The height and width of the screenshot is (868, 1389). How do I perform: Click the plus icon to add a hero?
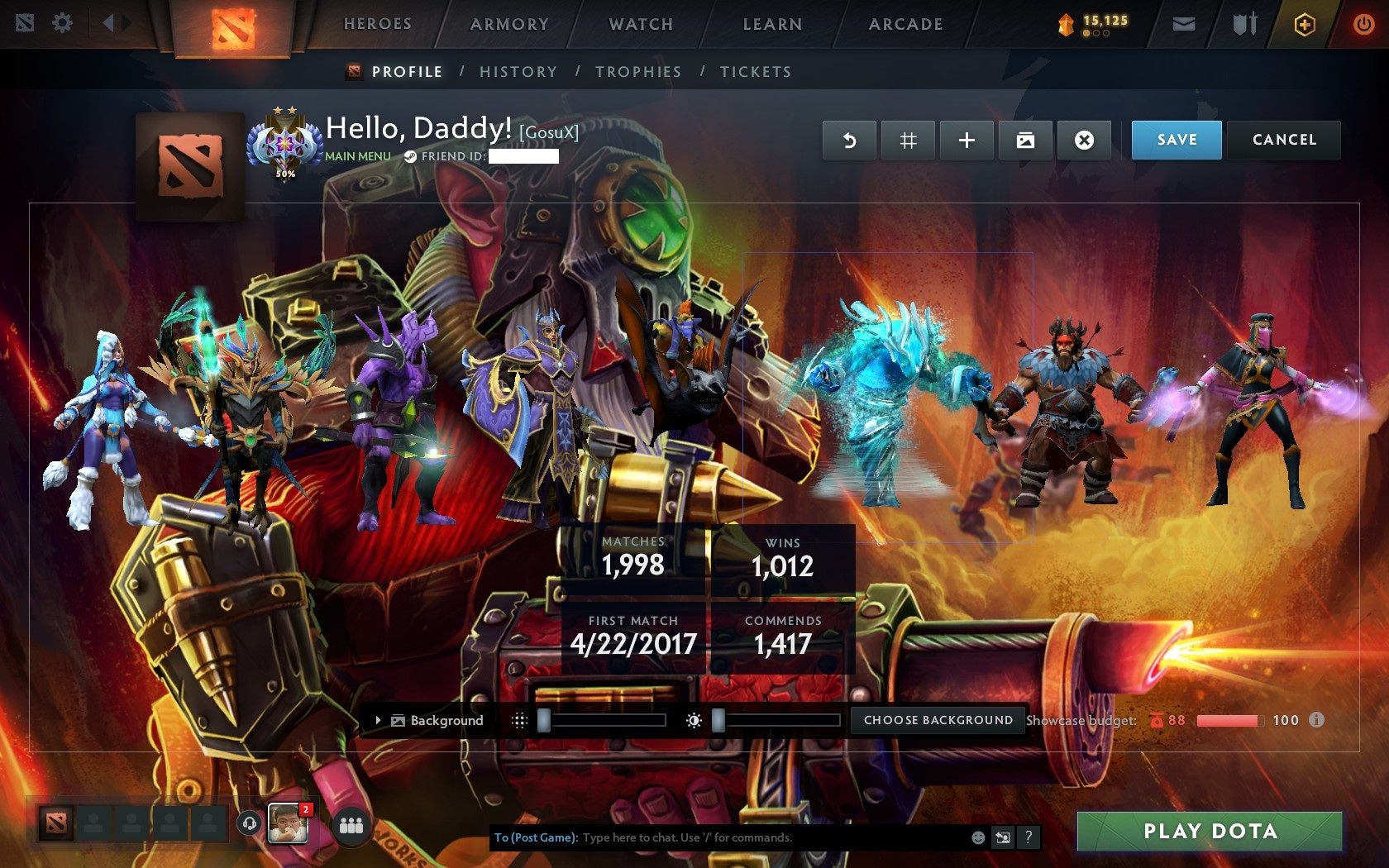point(967,140)
